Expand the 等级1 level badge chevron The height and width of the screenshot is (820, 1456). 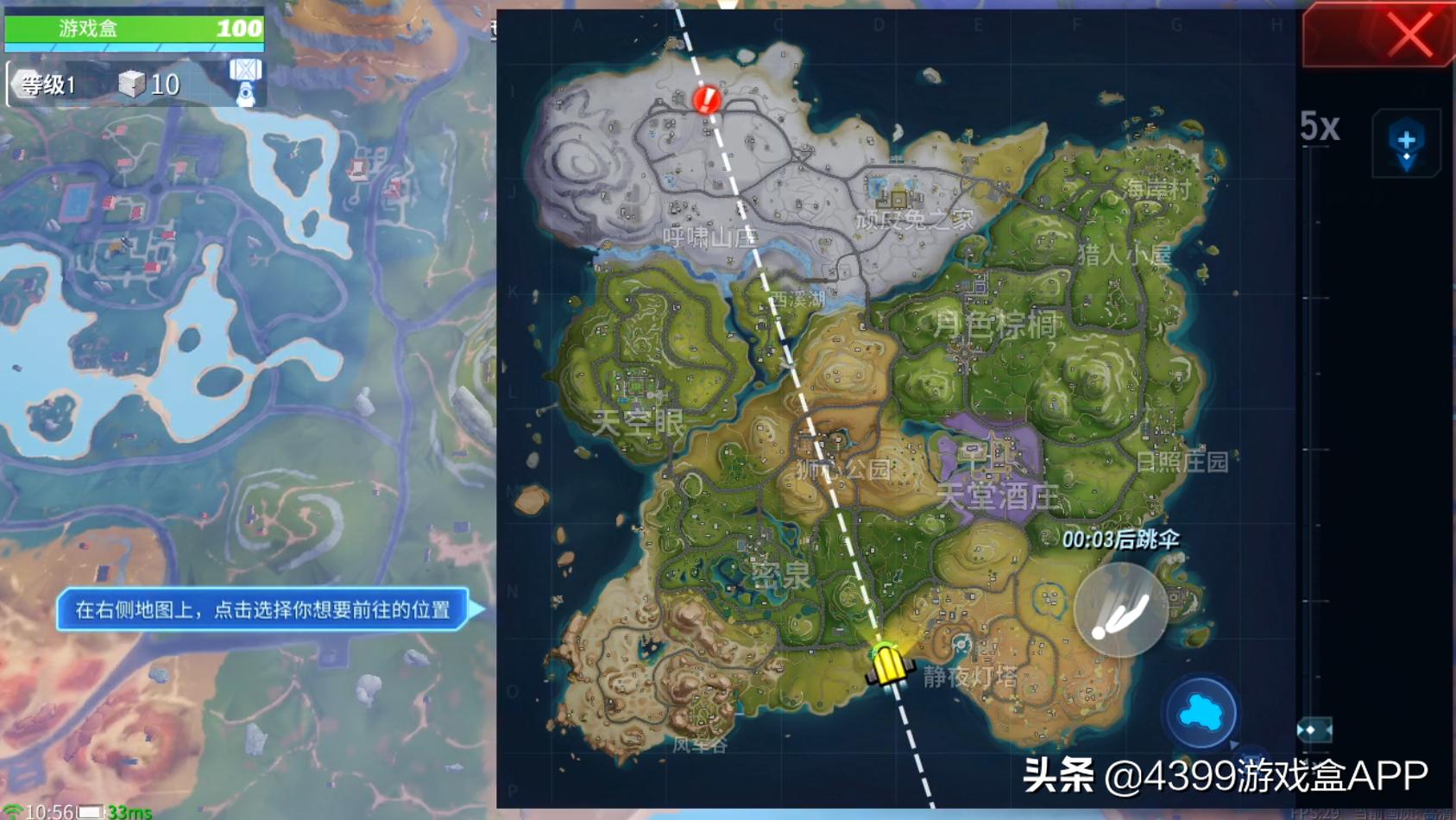click(x=16, y=84)
